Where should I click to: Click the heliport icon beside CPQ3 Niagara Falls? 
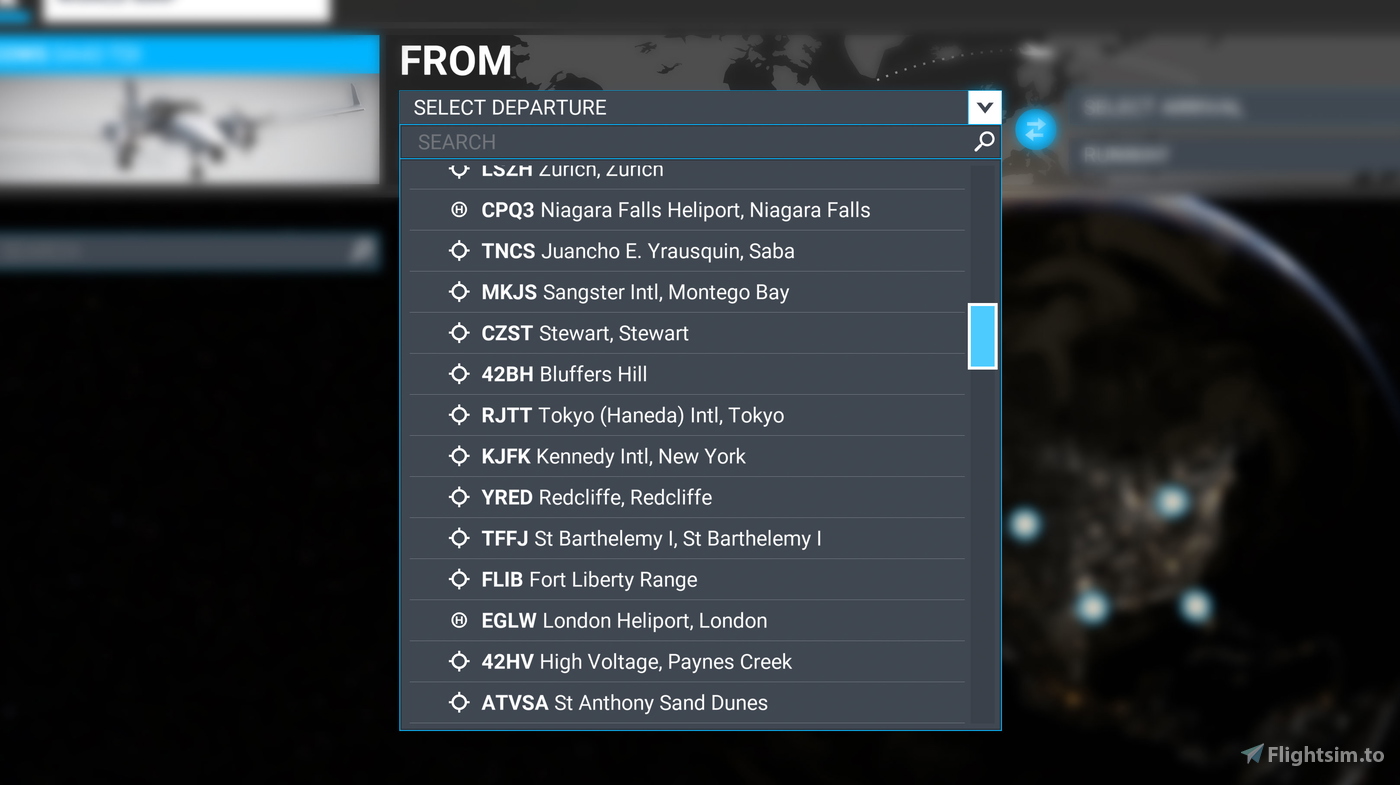coord(459,210)
